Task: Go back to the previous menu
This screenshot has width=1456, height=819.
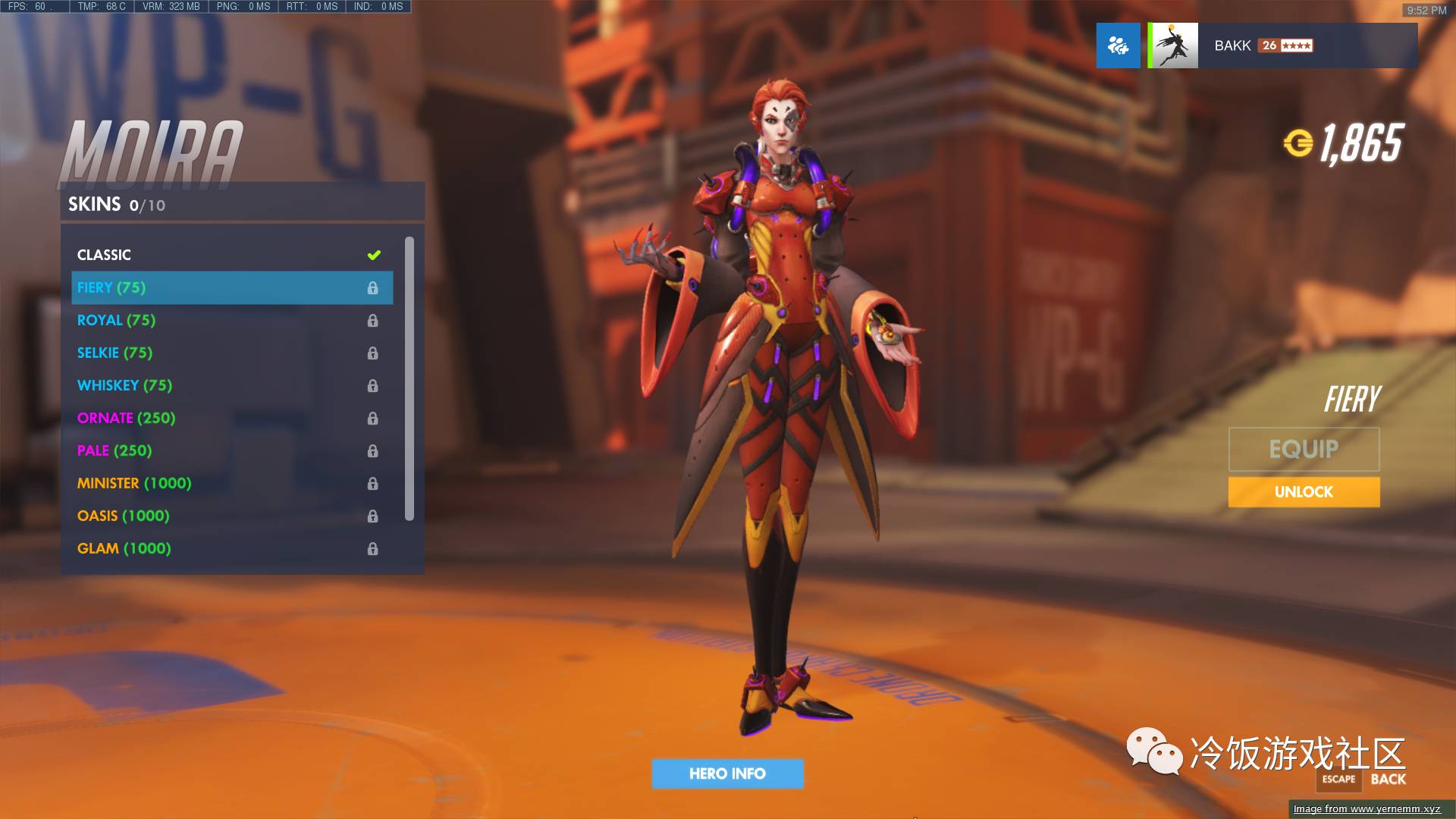Action: tap(1388, 779)
